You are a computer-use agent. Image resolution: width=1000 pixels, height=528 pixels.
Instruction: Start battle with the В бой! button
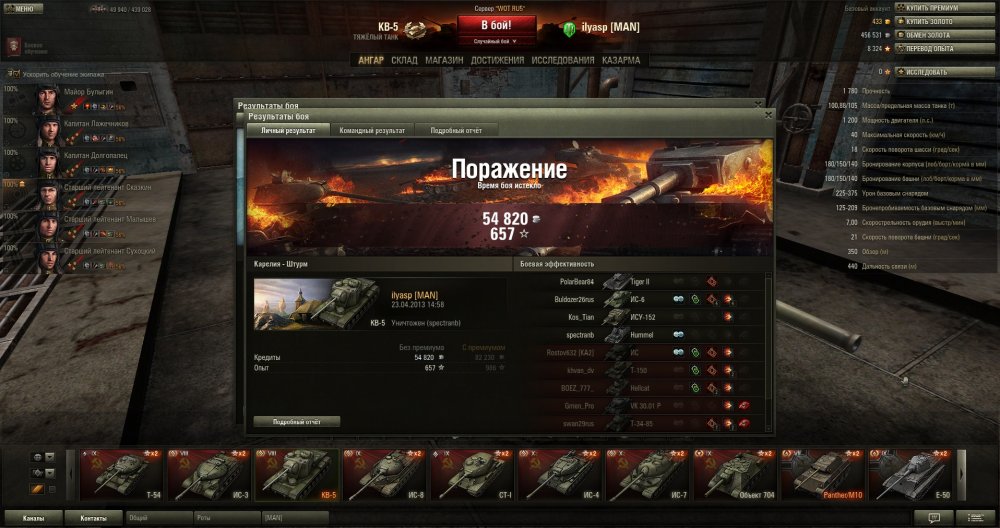tap(498, 25)
